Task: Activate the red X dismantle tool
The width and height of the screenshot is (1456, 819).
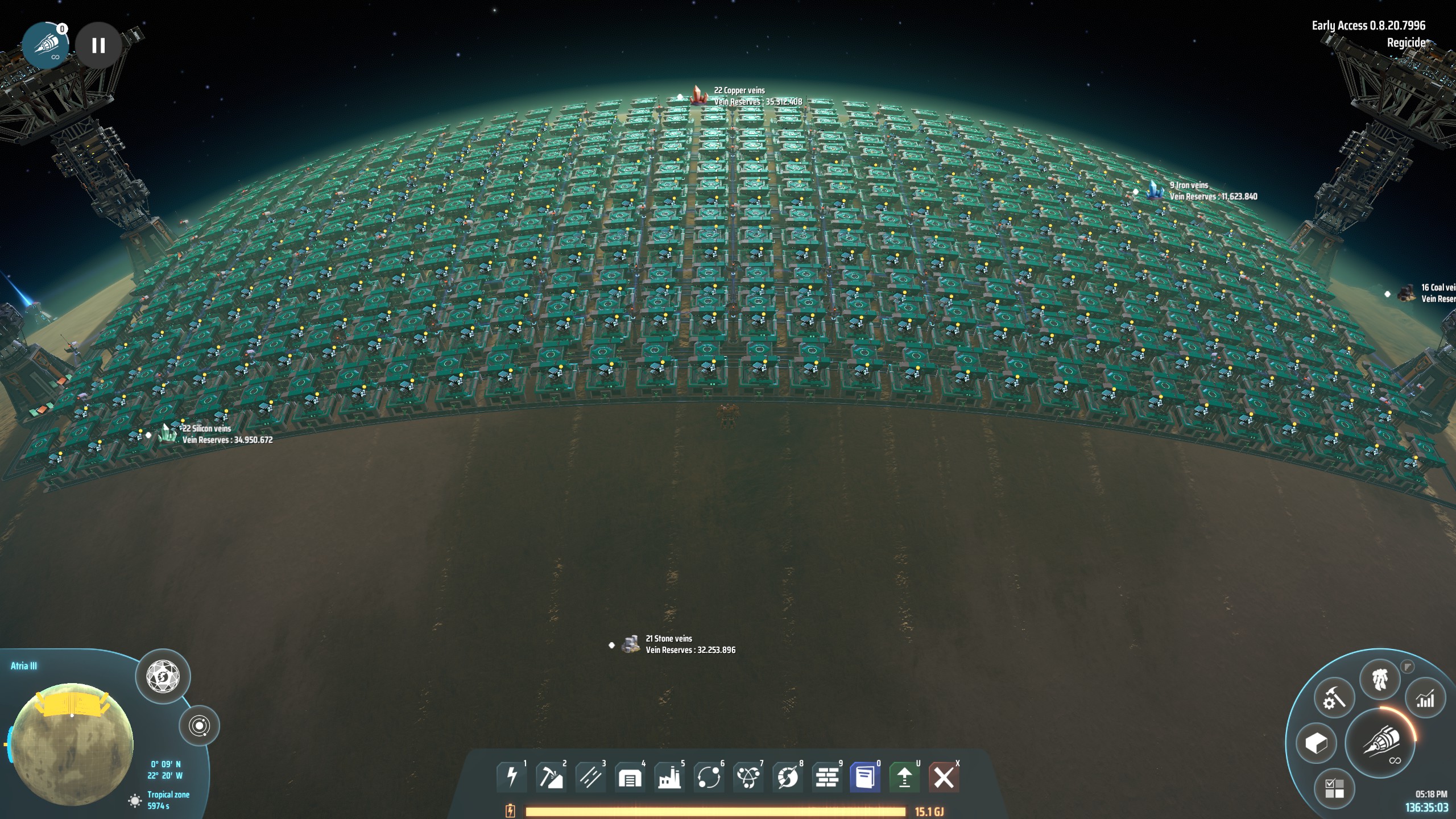Action: pos(944,777)
